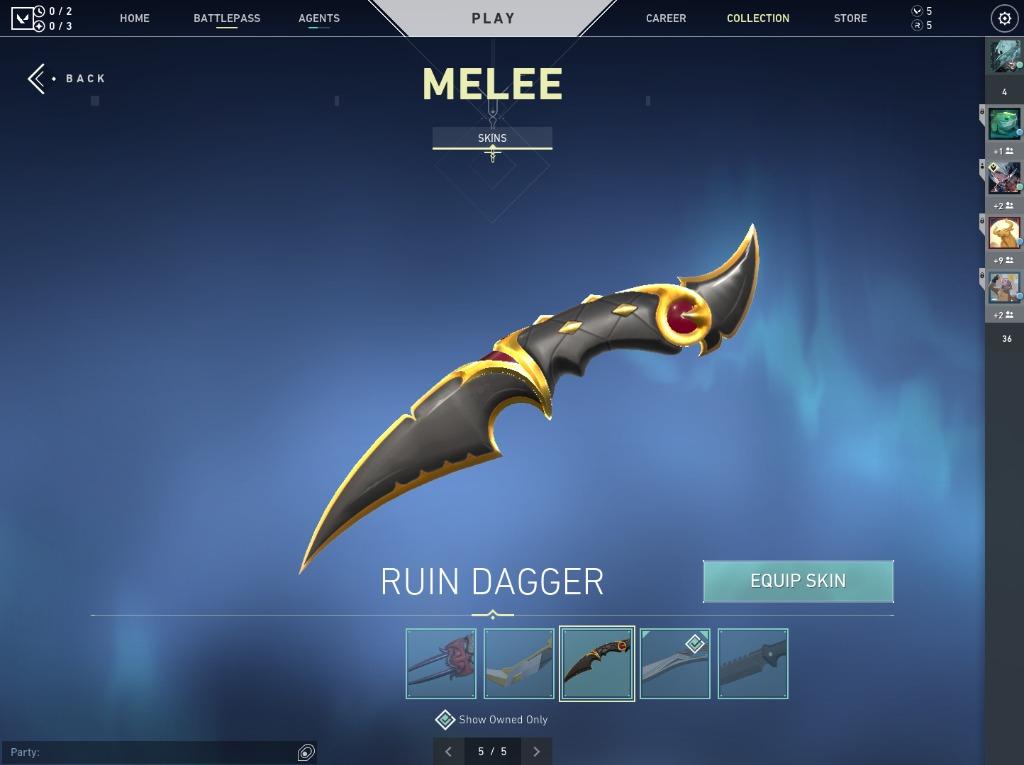Screen dimensions: 1024x765
Task: Open the Home tab
Action: click(x=134, y=18)
